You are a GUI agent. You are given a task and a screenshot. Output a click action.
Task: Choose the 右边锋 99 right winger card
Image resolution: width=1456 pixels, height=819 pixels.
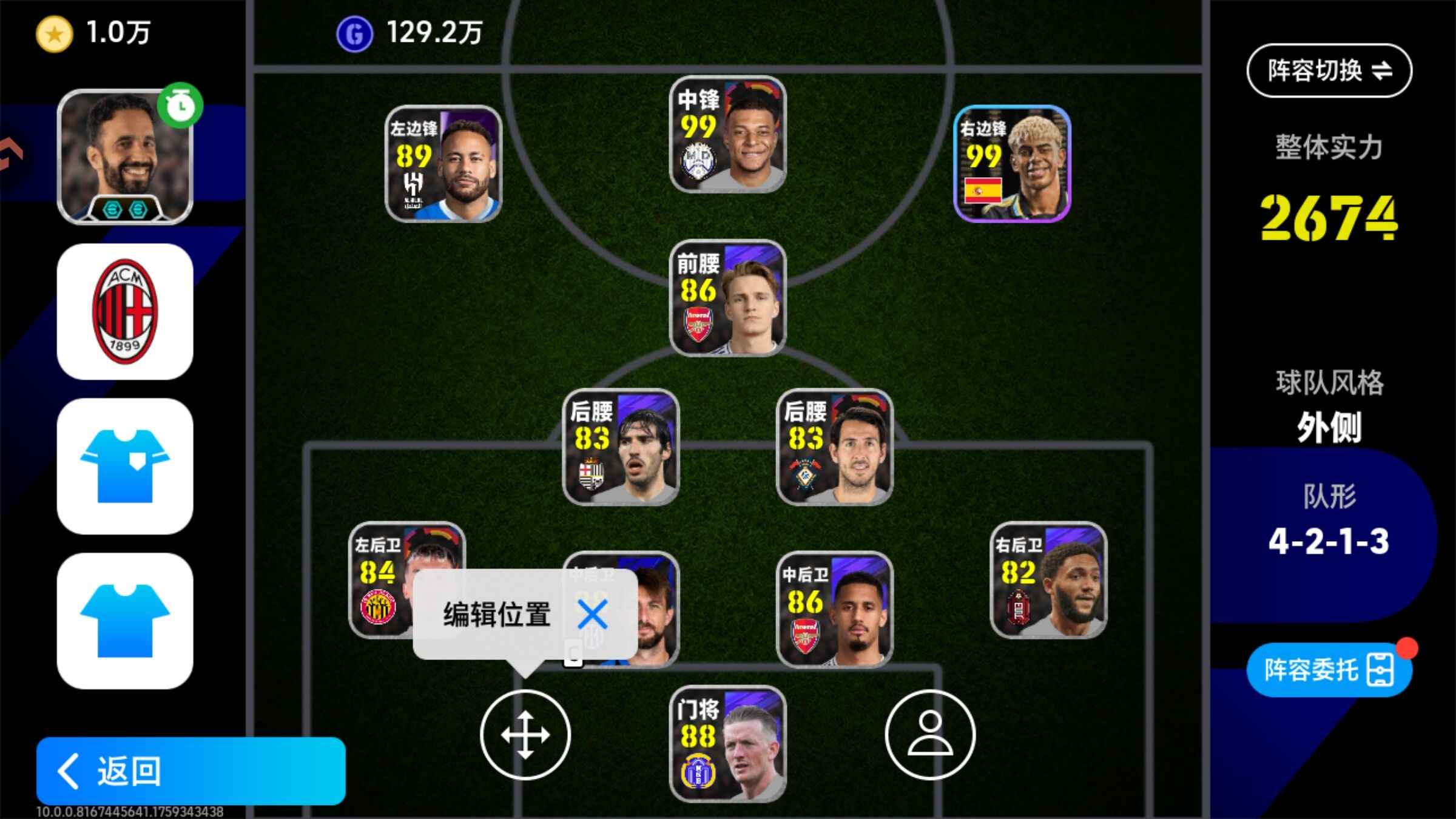1012,164
